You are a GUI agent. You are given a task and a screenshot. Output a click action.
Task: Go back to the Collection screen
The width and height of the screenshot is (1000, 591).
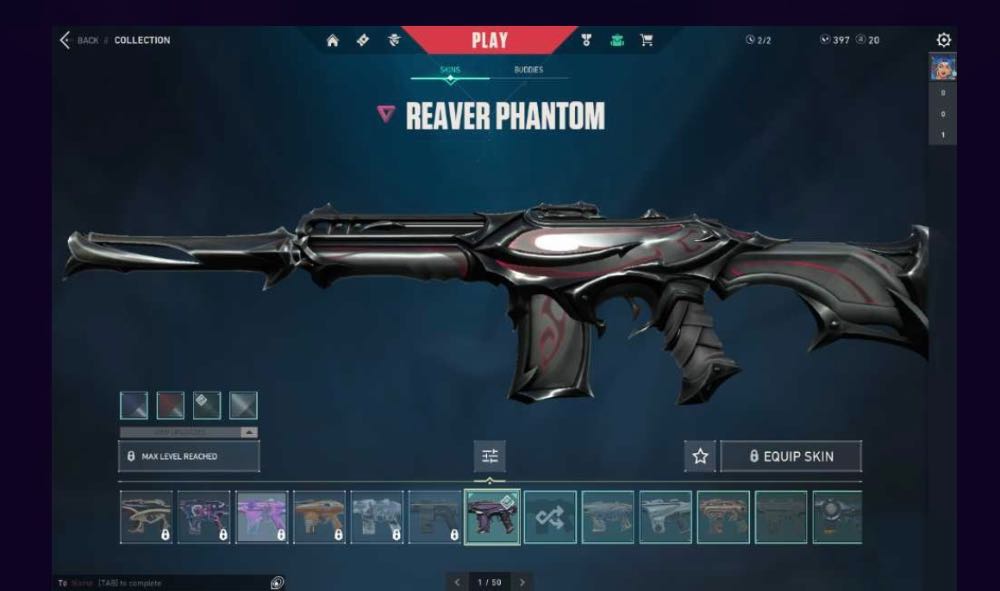coord(66,40)
